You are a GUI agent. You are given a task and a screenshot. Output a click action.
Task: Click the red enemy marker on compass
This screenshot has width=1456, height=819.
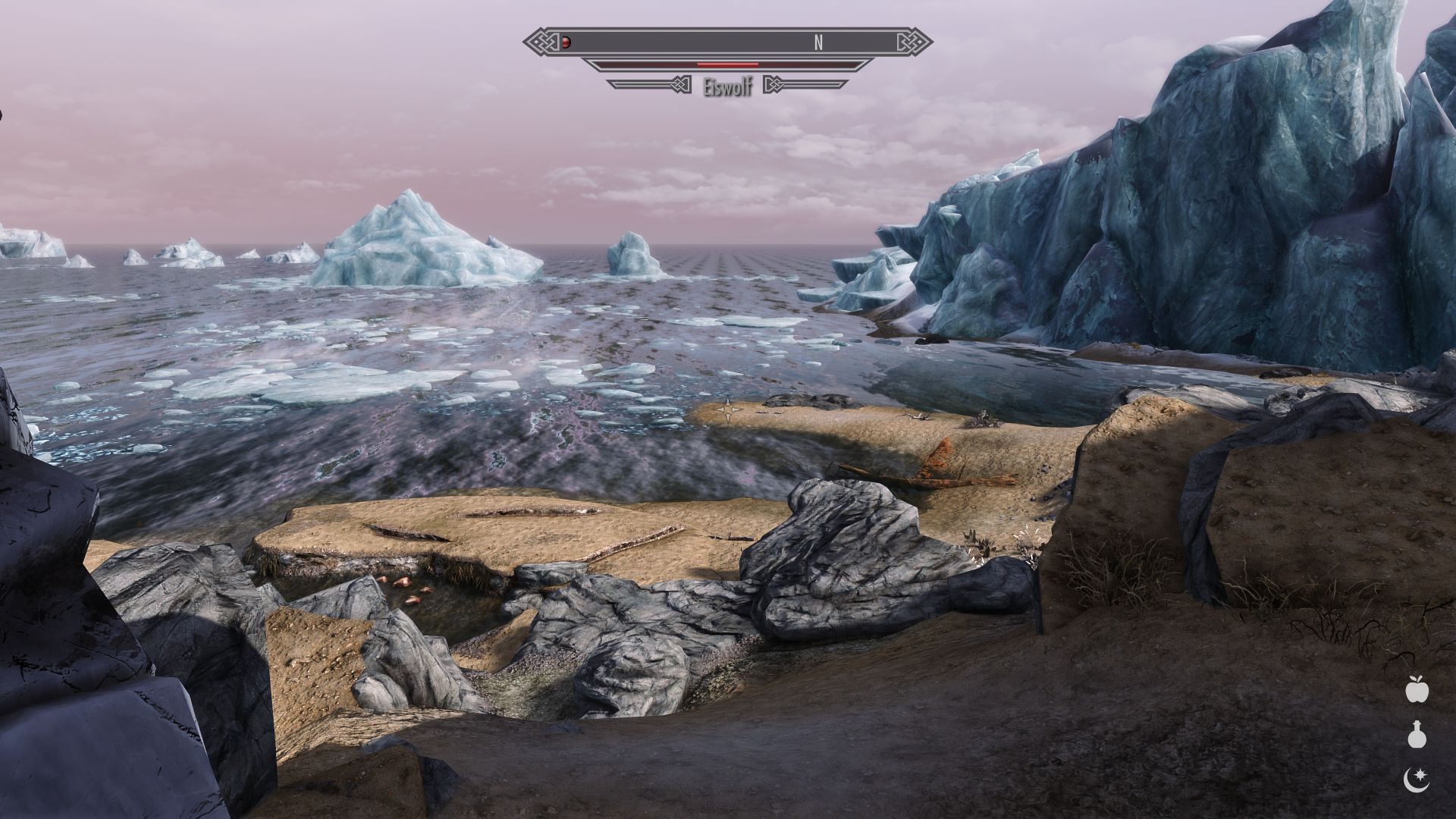pyautogui.click(x=566, y=42)
